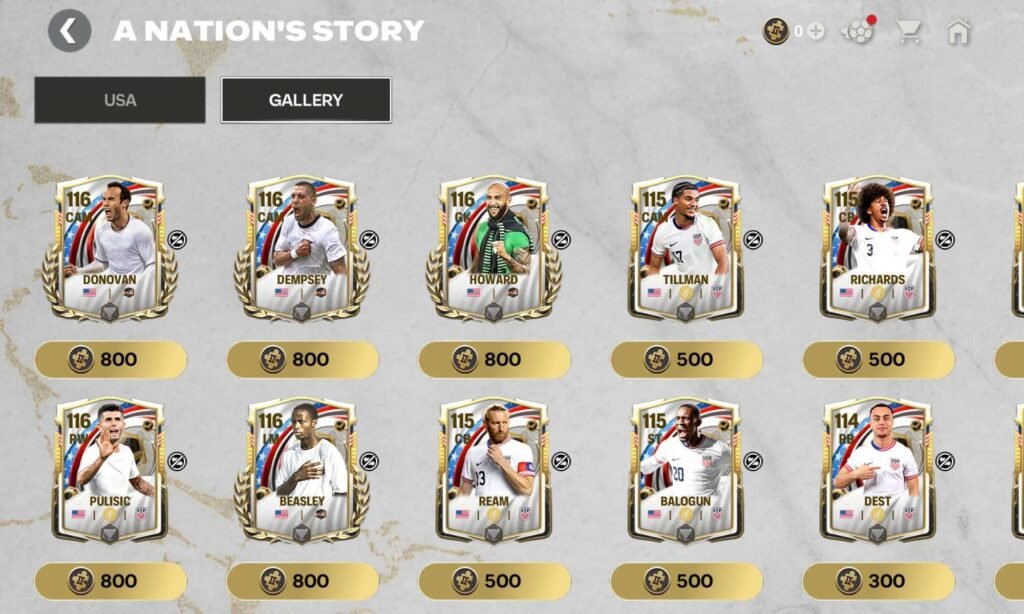Choose the Ream player card
Screen dimensions: 1024x614
494,470
